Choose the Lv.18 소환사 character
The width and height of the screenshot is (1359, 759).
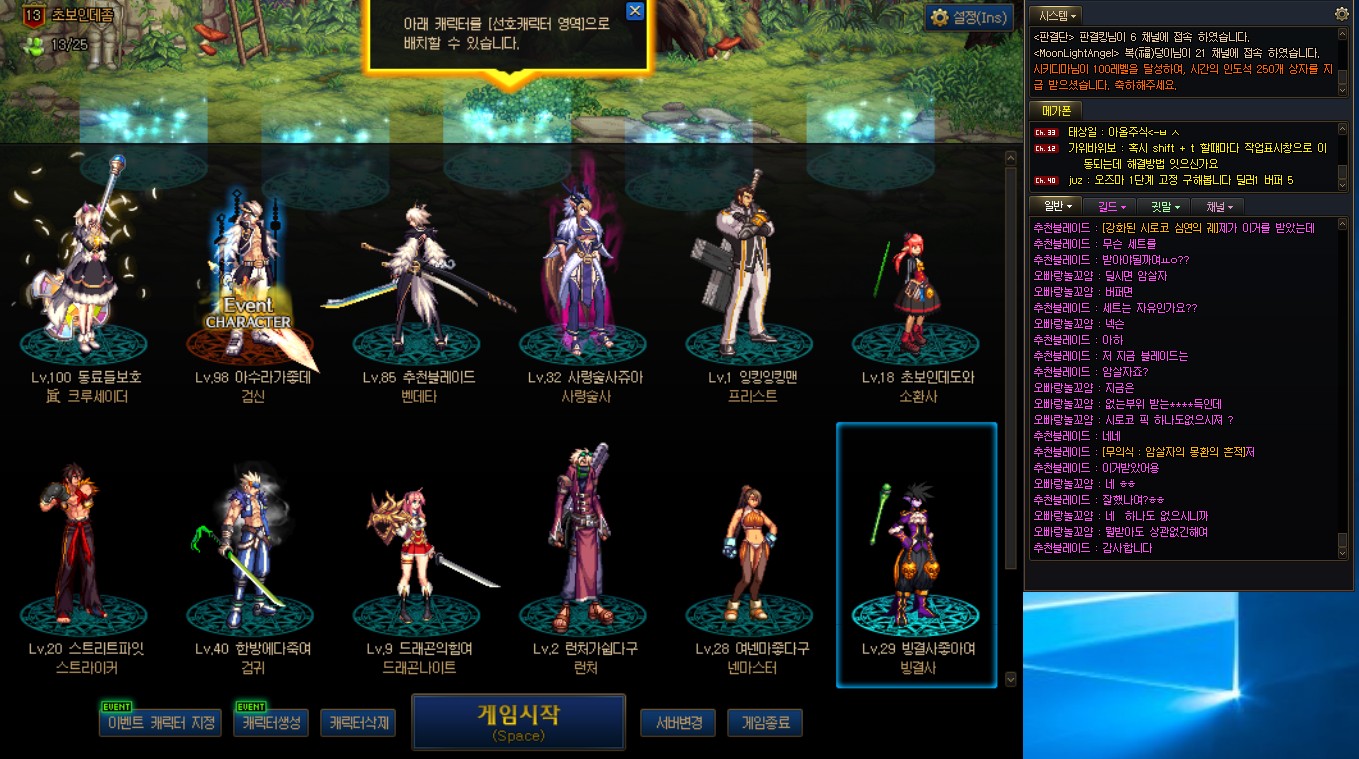coord(917,280)
